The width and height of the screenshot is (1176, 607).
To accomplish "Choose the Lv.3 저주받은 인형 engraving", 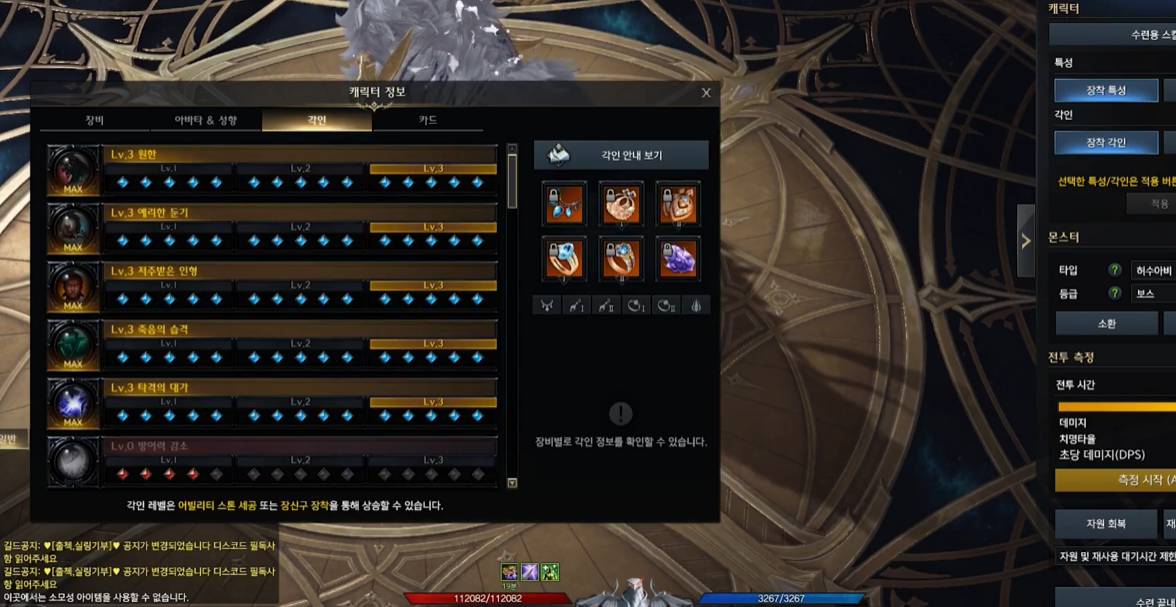I will click(x=299, y=270).
